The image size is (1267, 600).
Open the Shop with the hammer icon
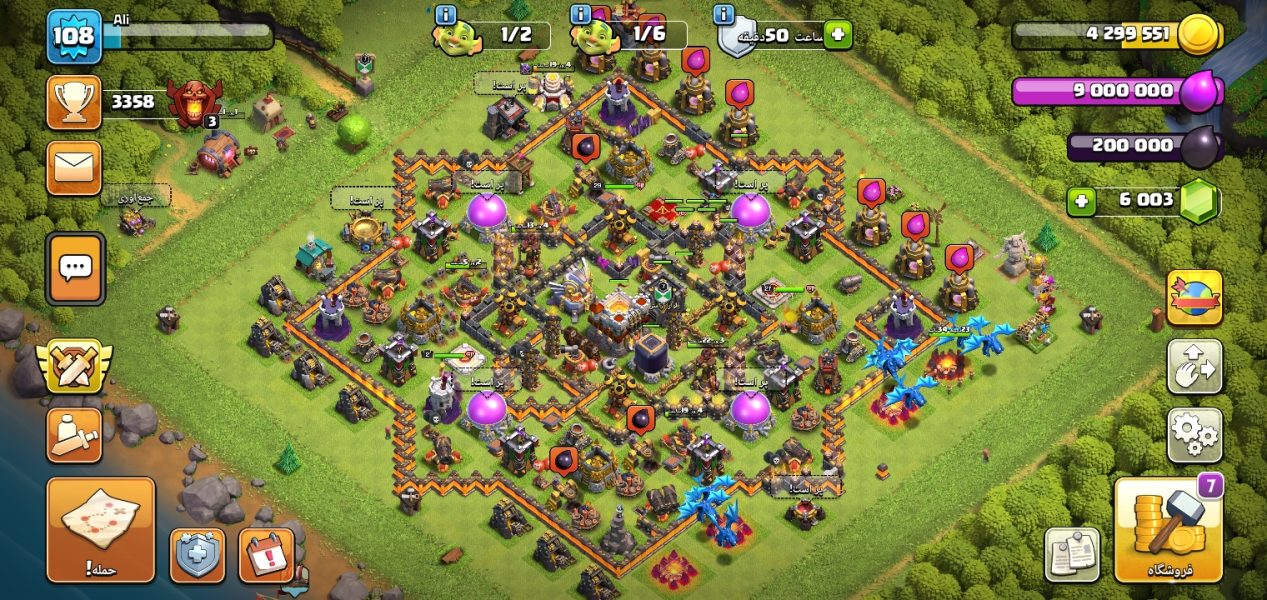click(x=1168, y=530)
